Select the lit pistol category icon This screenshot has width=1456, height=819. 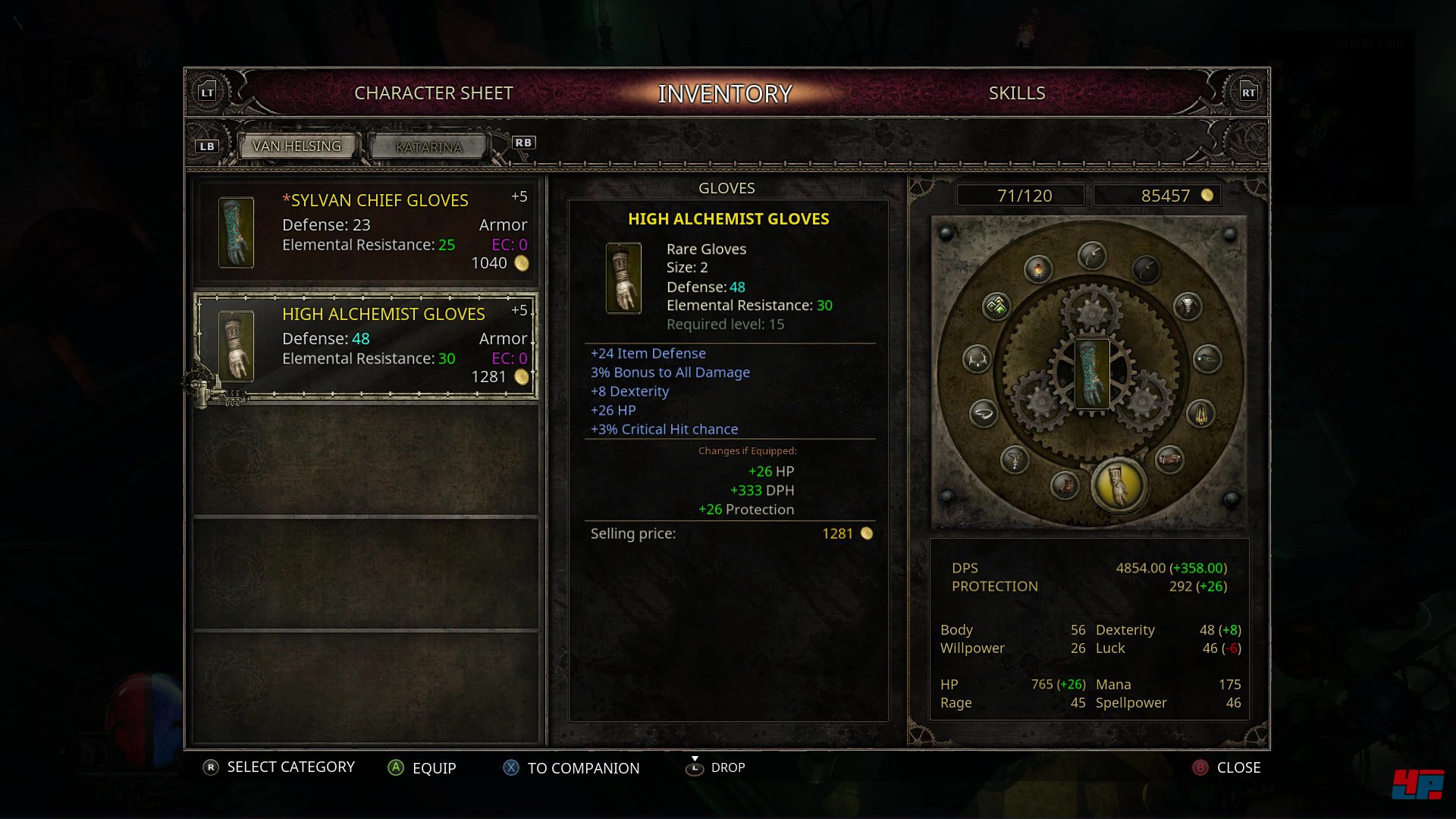1092,256
